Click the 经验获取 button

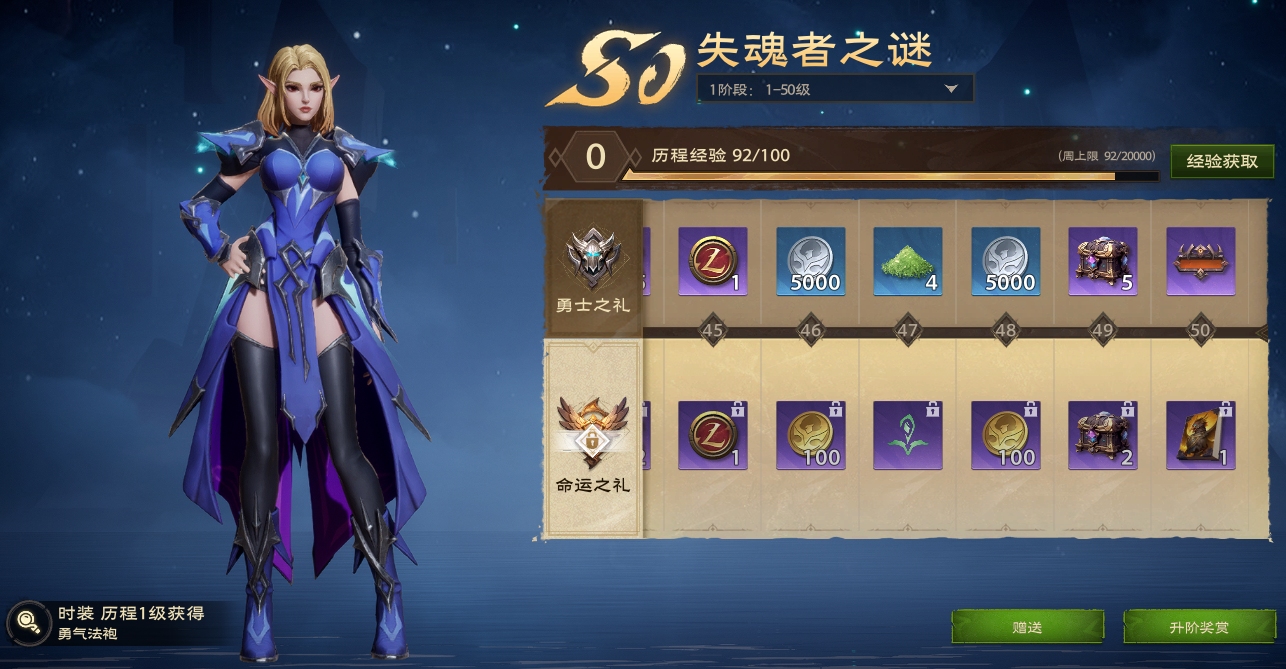point(1222,161)
